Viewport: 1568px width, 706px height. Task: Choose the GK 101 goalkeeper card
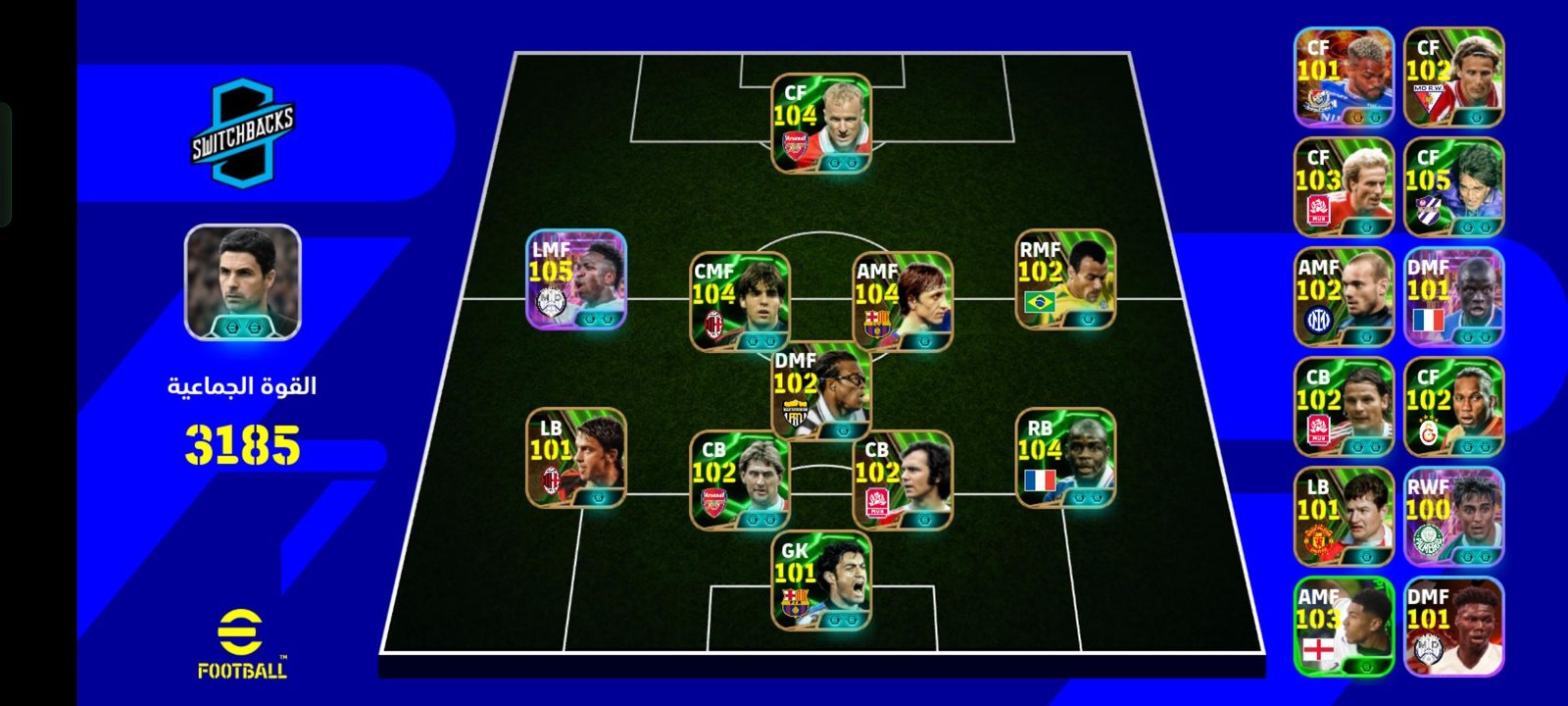(821, 580)
